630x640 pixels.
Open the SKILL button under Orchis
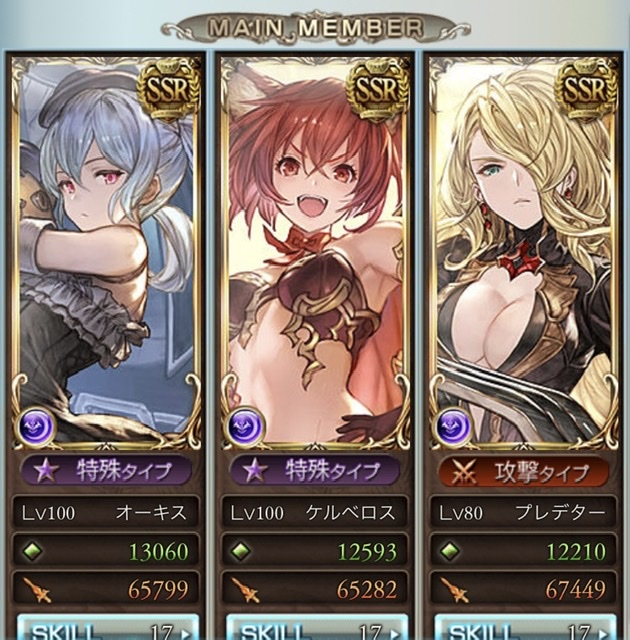point(105,628)
